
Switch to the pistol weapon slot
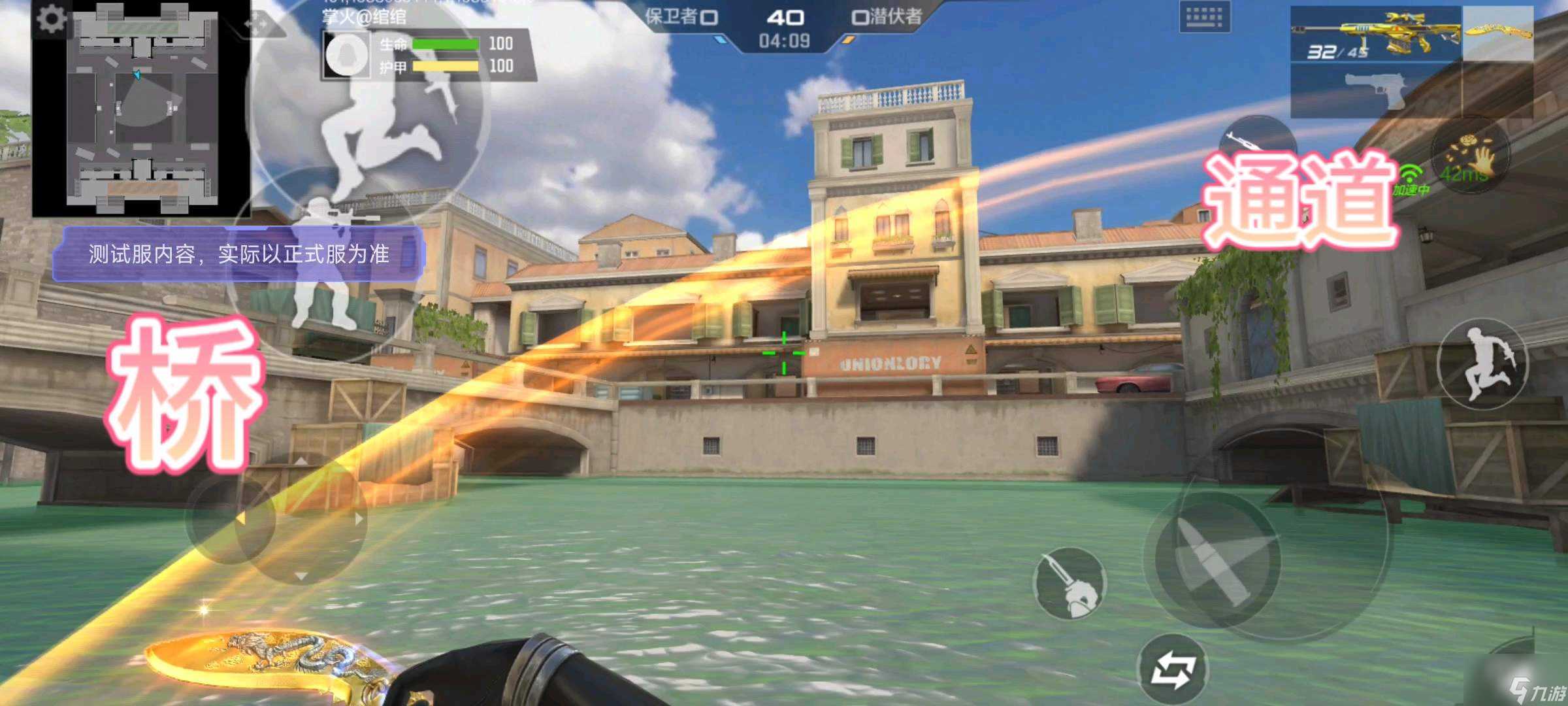pyautogui.click(x=1376, y=91)
